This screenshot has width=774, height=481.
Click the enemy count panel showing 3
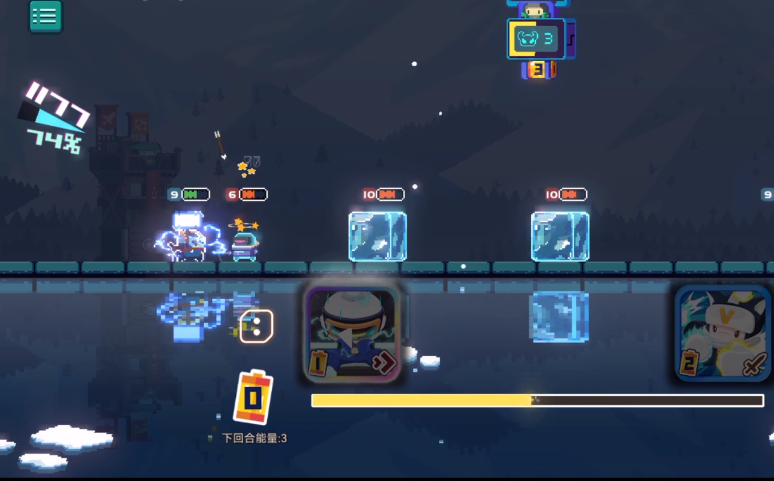tap(536, 39)
